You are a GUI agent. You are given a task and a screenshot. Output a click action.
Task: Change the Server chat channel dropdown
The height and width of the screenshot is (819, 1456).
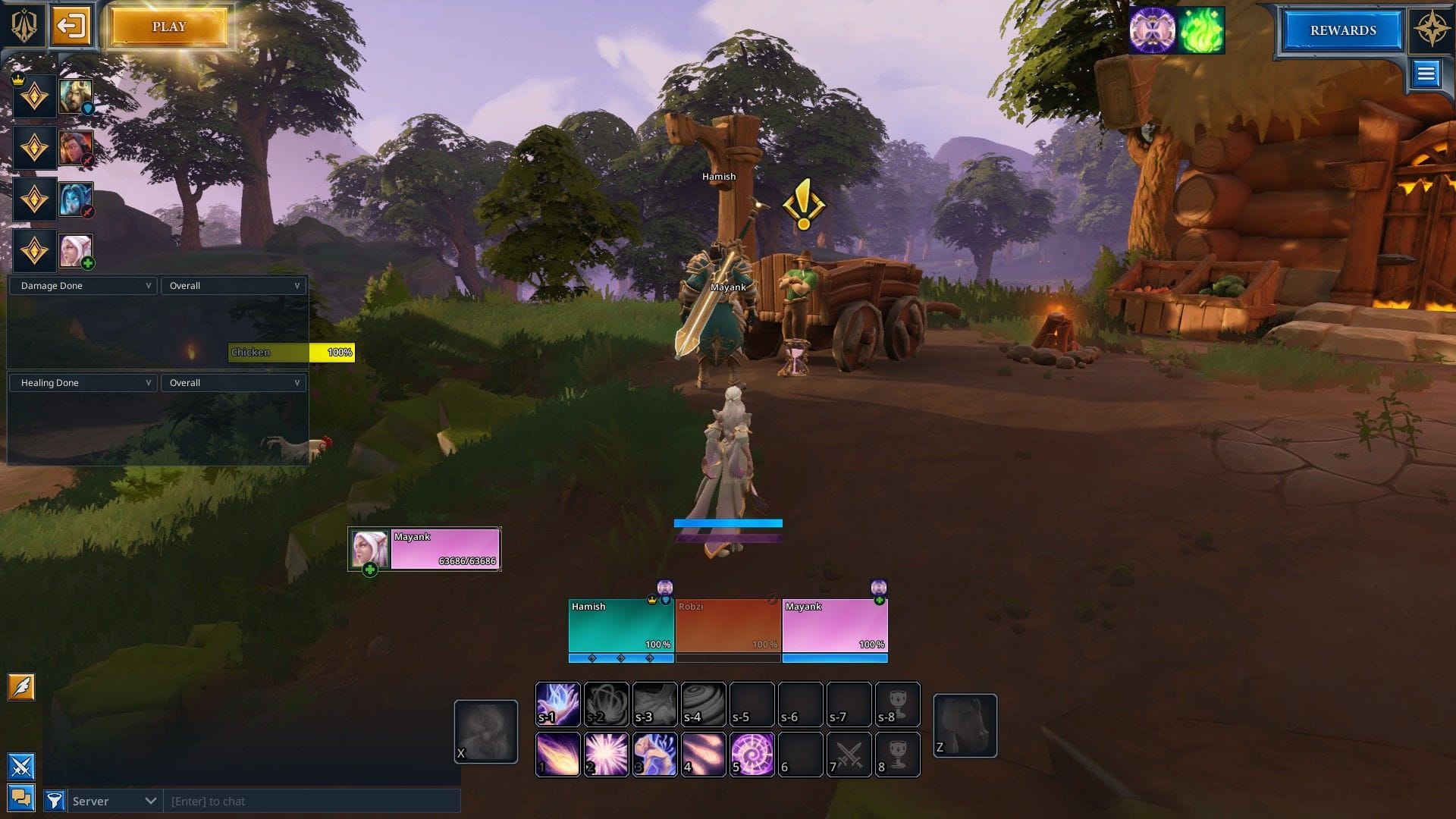click(114, 801)
